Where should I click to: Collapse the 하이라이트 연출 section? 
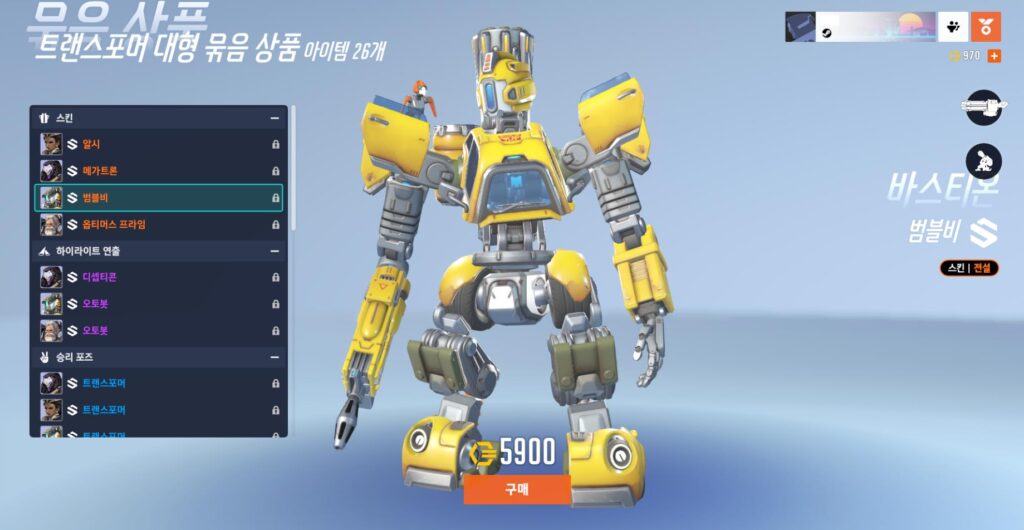274,251
